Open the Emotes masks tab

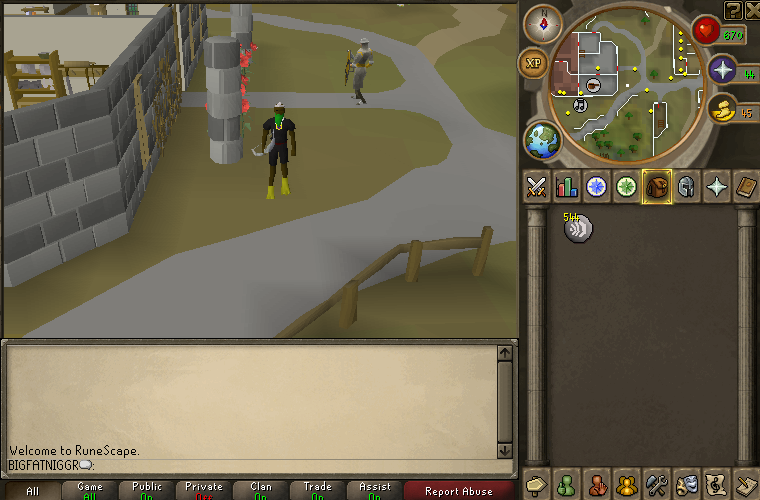687,484
